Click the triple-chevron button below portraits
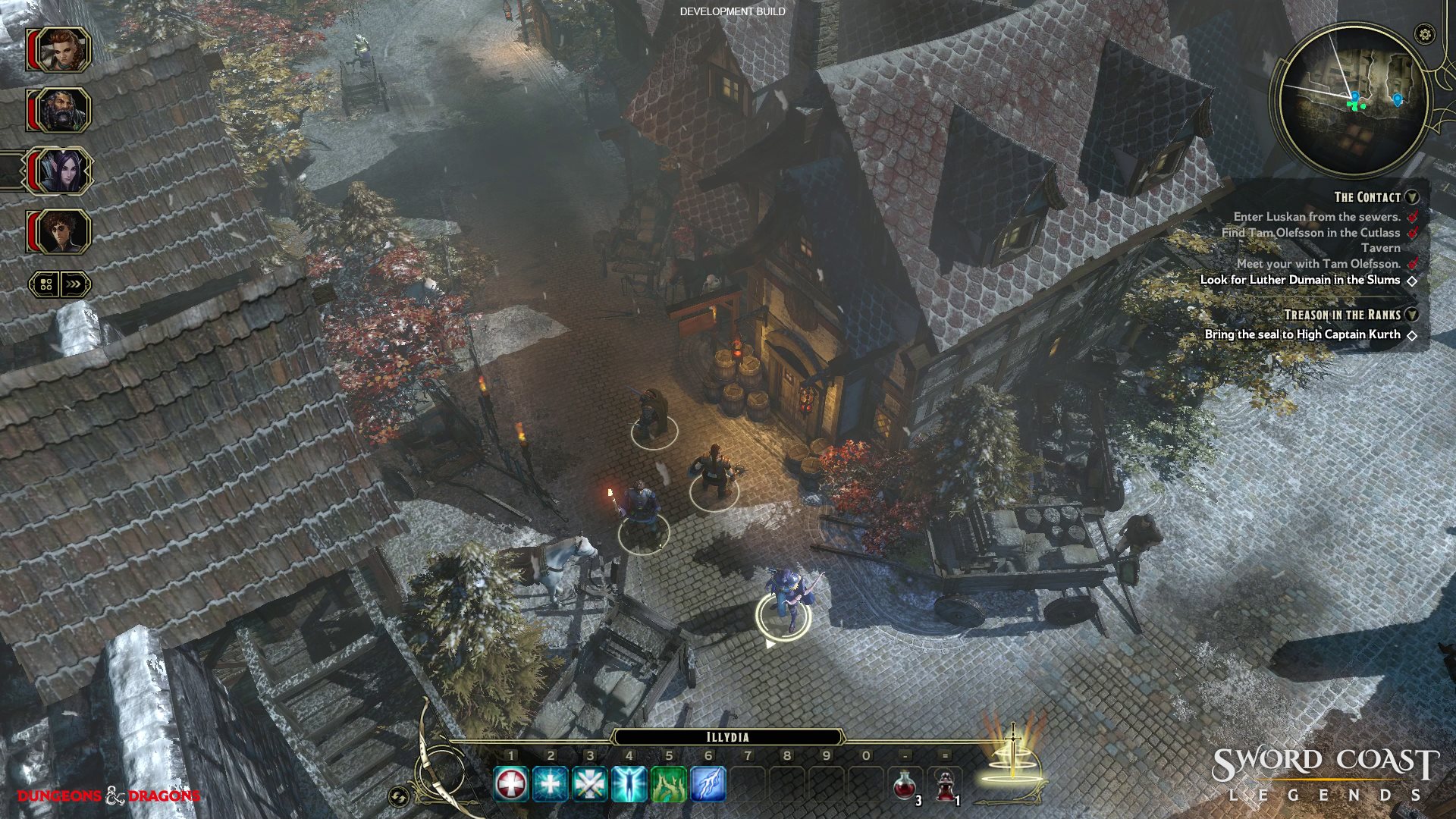The height and width of the screenshot is (819, 1456). 74,284
